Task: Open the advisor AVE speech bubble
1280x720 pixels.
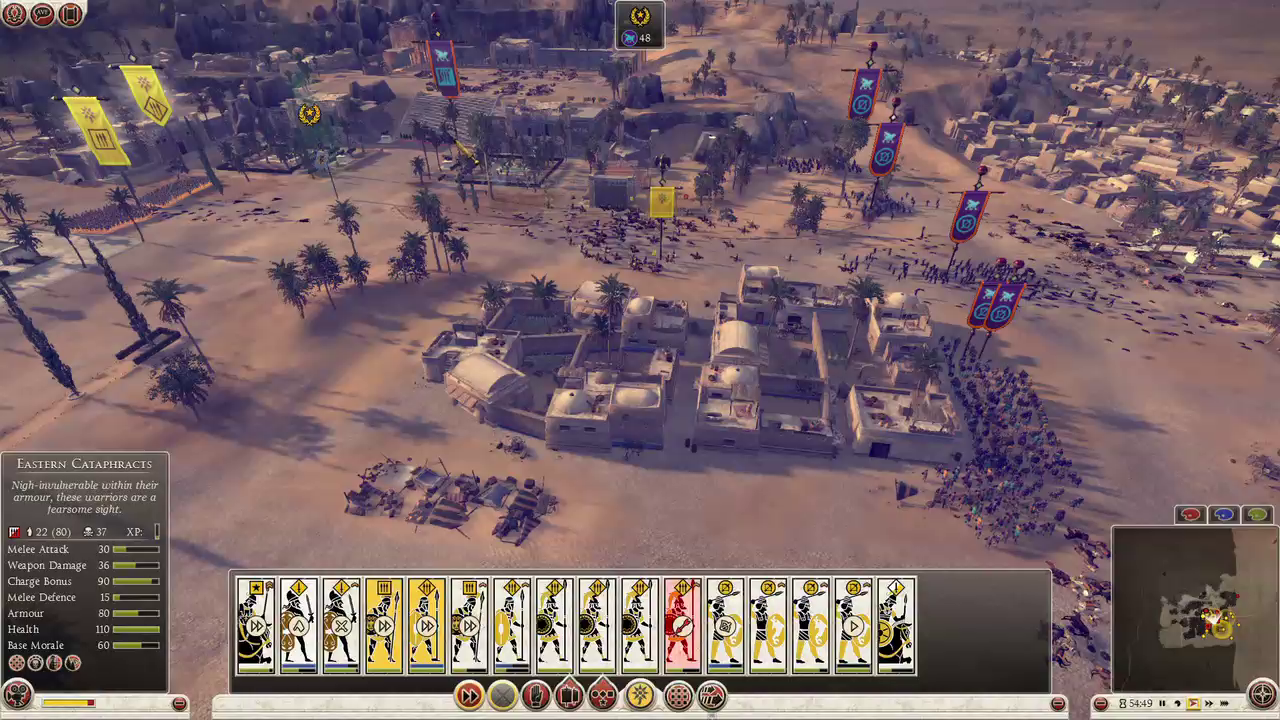Action: click(43, 15)
